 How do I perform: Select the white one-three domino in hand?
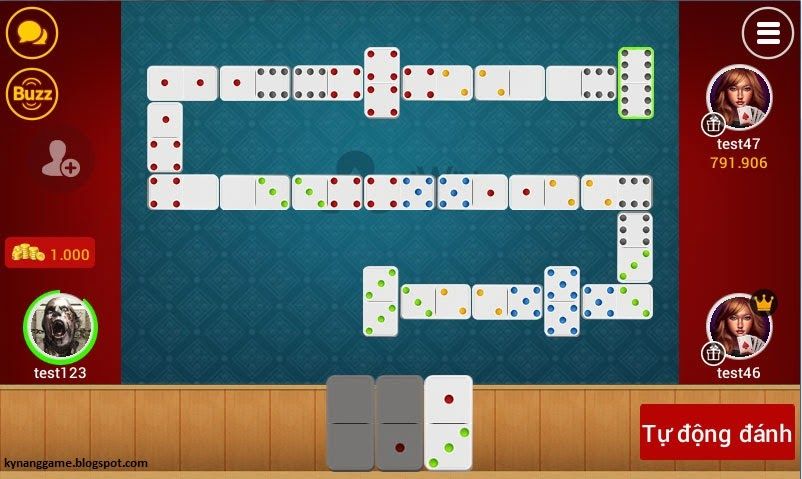pyautogui.click(x=448, y=422)
